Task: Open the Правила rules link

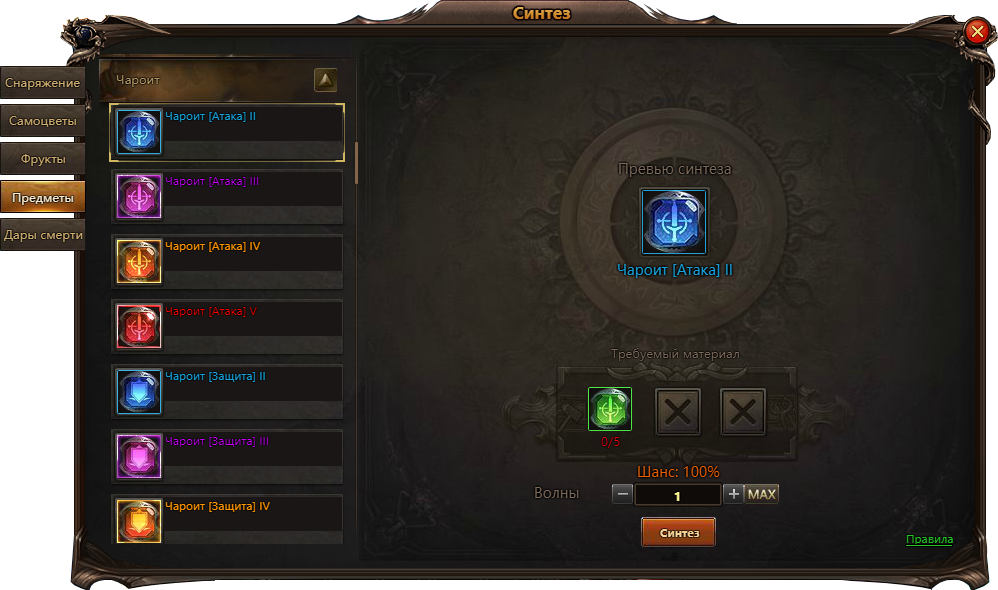Action: [929, 540]
